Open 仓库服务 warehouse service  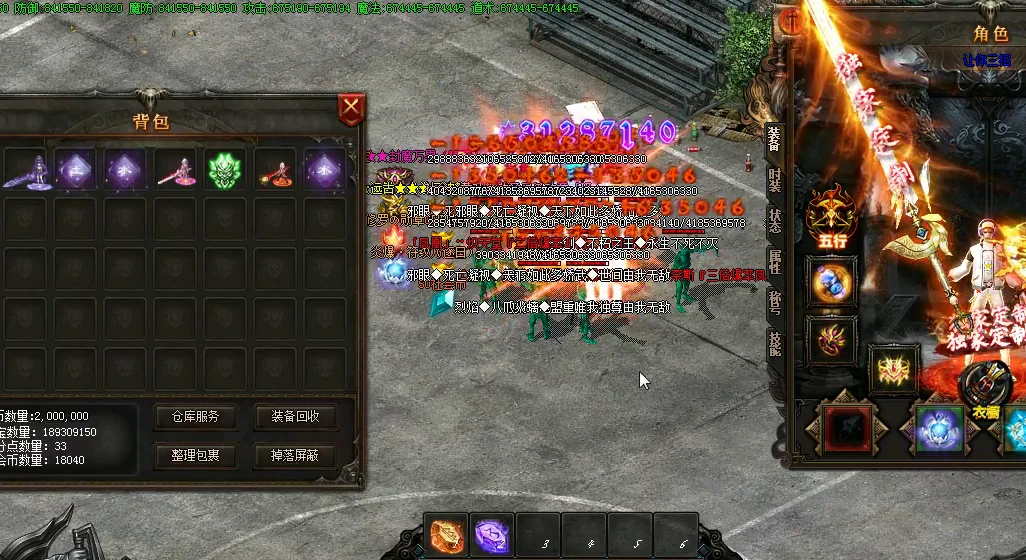194,417
